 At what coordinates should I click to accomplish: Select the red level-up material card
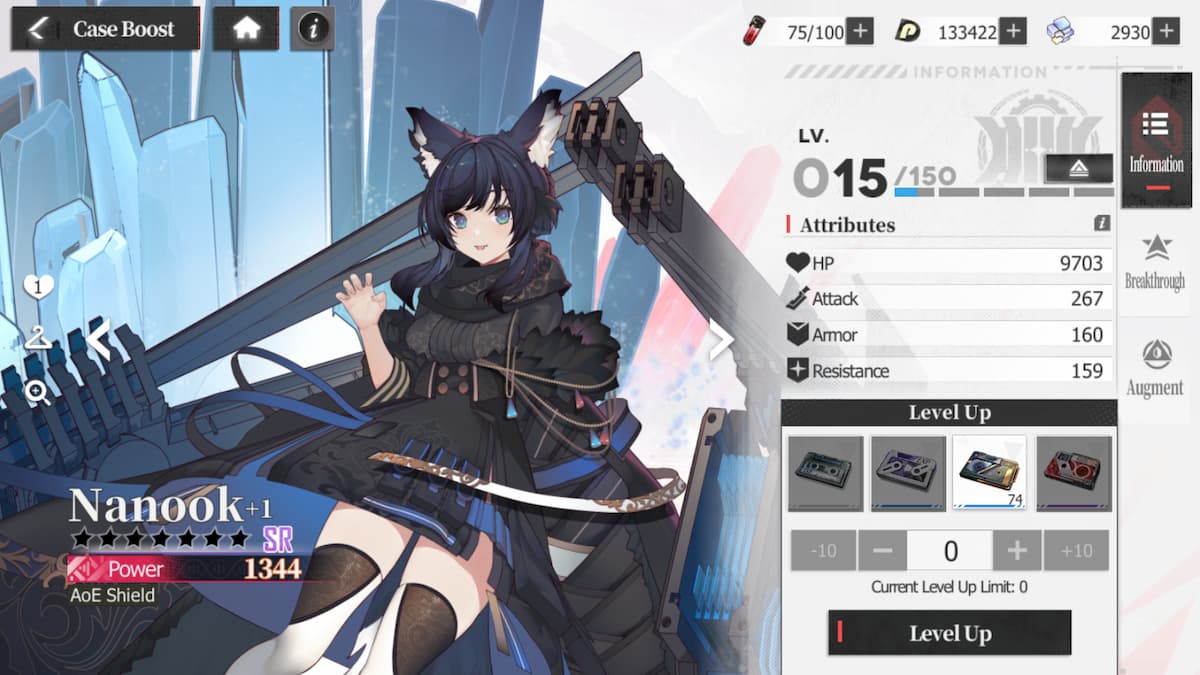click(1074, 473)
